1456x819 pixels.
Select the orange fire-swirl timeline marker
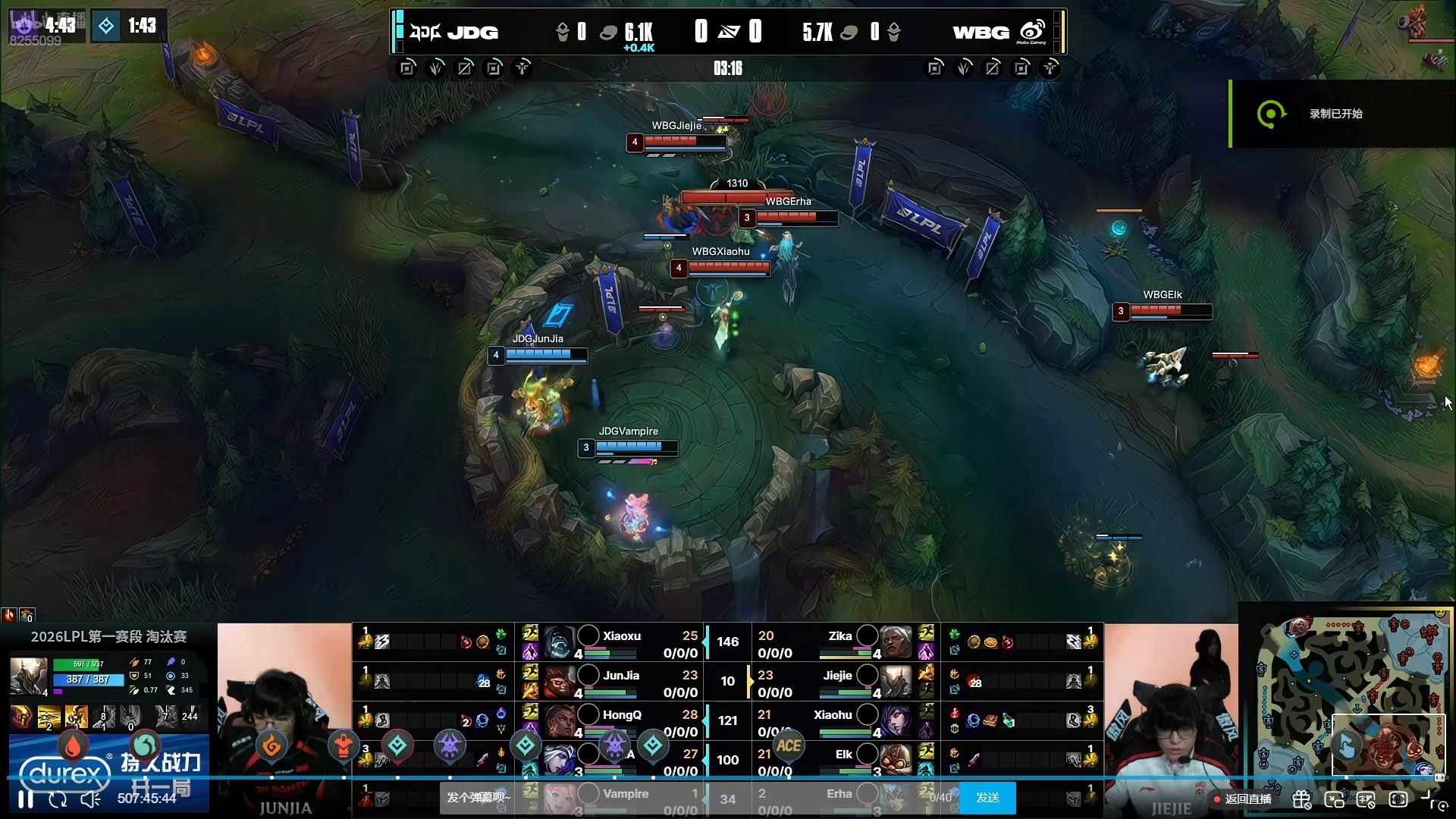[x=271, y=746]
